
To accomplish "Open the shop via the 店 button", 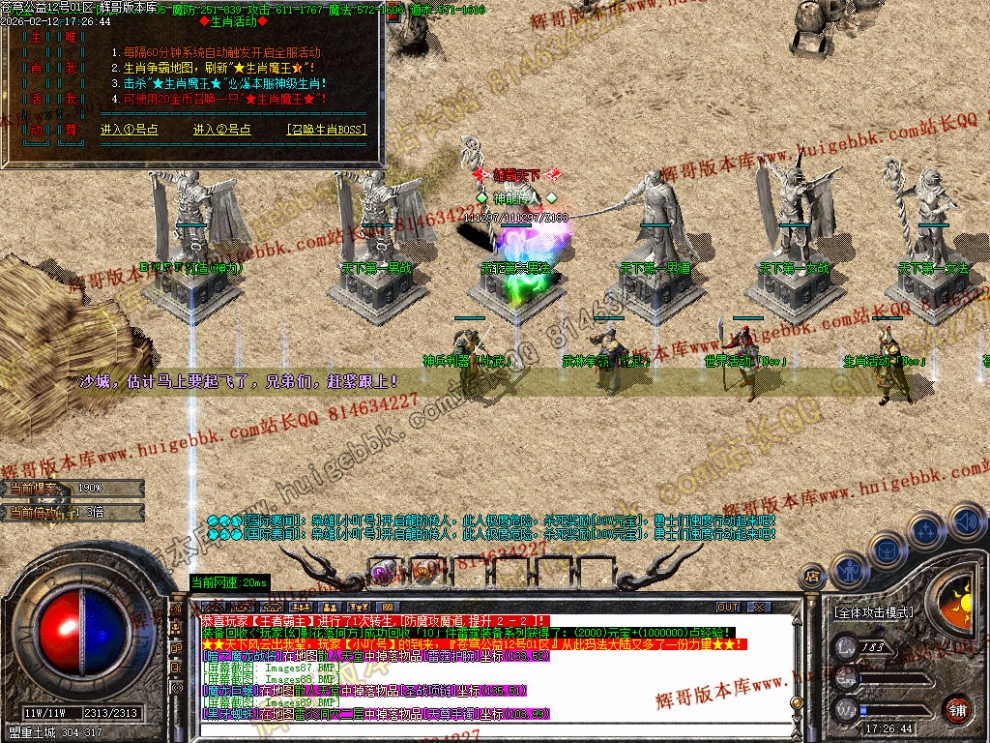I will pos(812,576).
